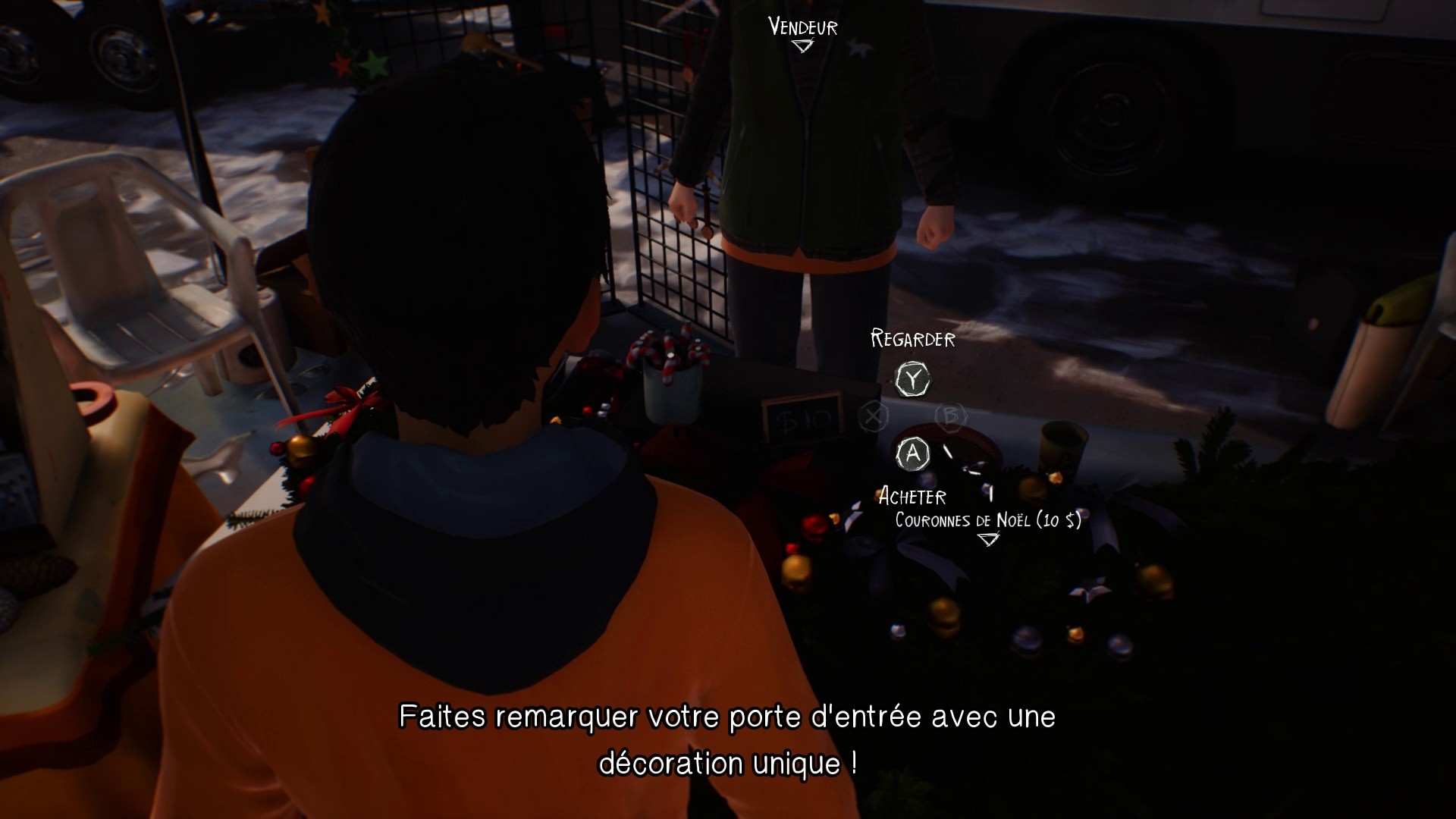The height and width of the screenshot is (819, 1456).
Task: Click the subtitle text about décoration unique
Action: coord(728,739)
